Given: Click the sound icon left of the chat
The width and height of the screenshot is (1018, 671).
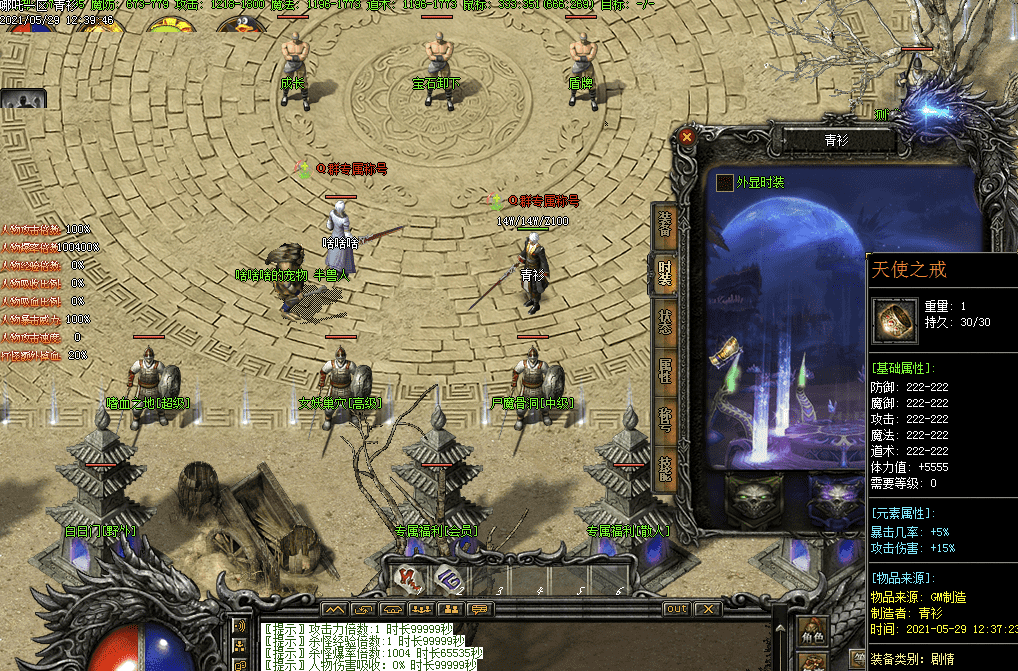Looking at the screenshot, I should click(240, 627).
